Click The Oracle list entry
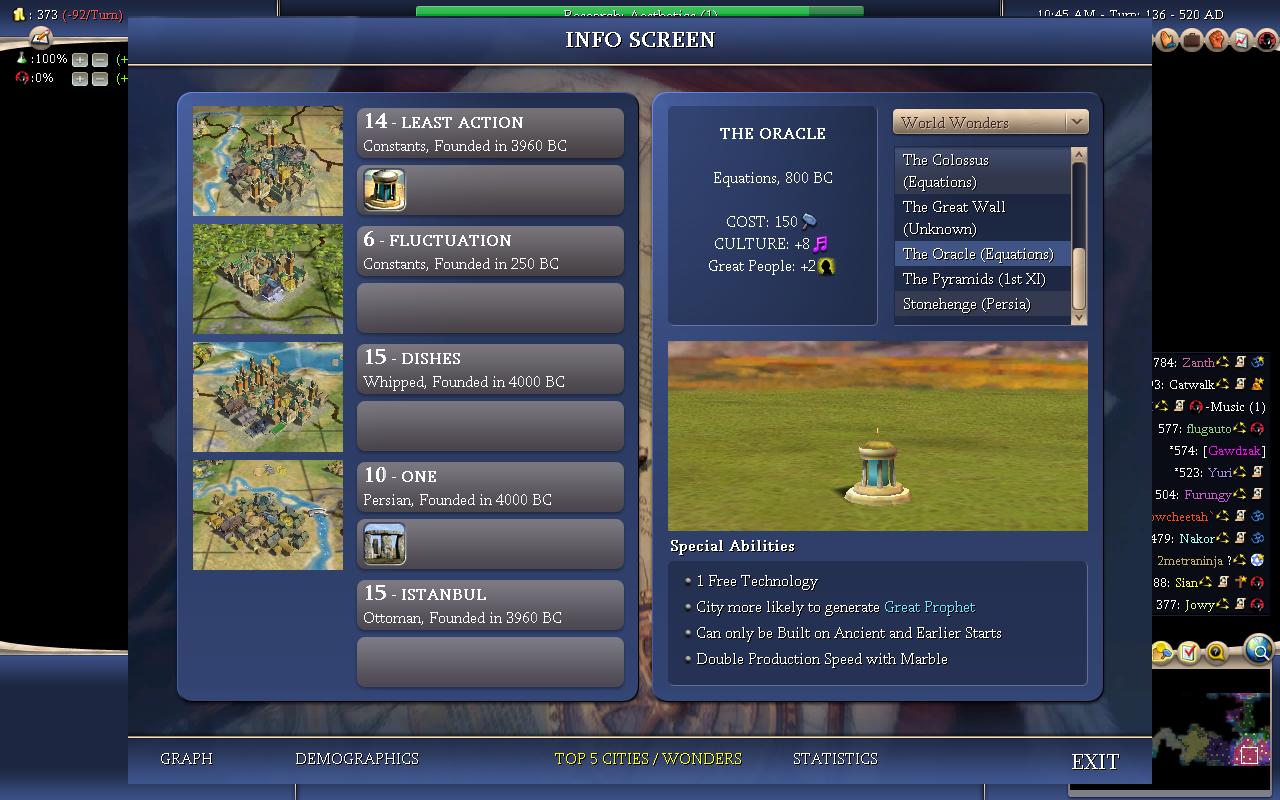The height and width of the screenshot is (800, 1280). [x=977, y=254]
